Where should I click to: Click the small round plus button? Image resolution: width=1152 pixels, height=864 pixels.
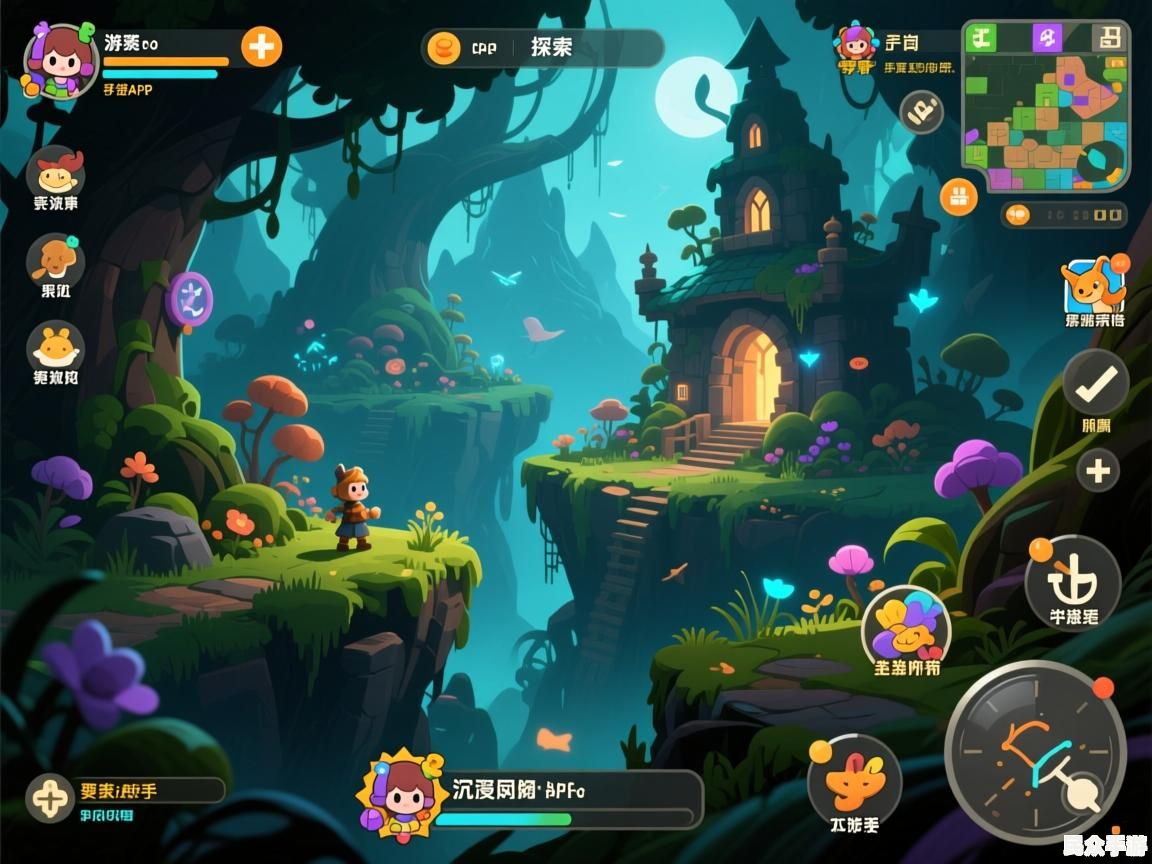(x=1098, y=470)
